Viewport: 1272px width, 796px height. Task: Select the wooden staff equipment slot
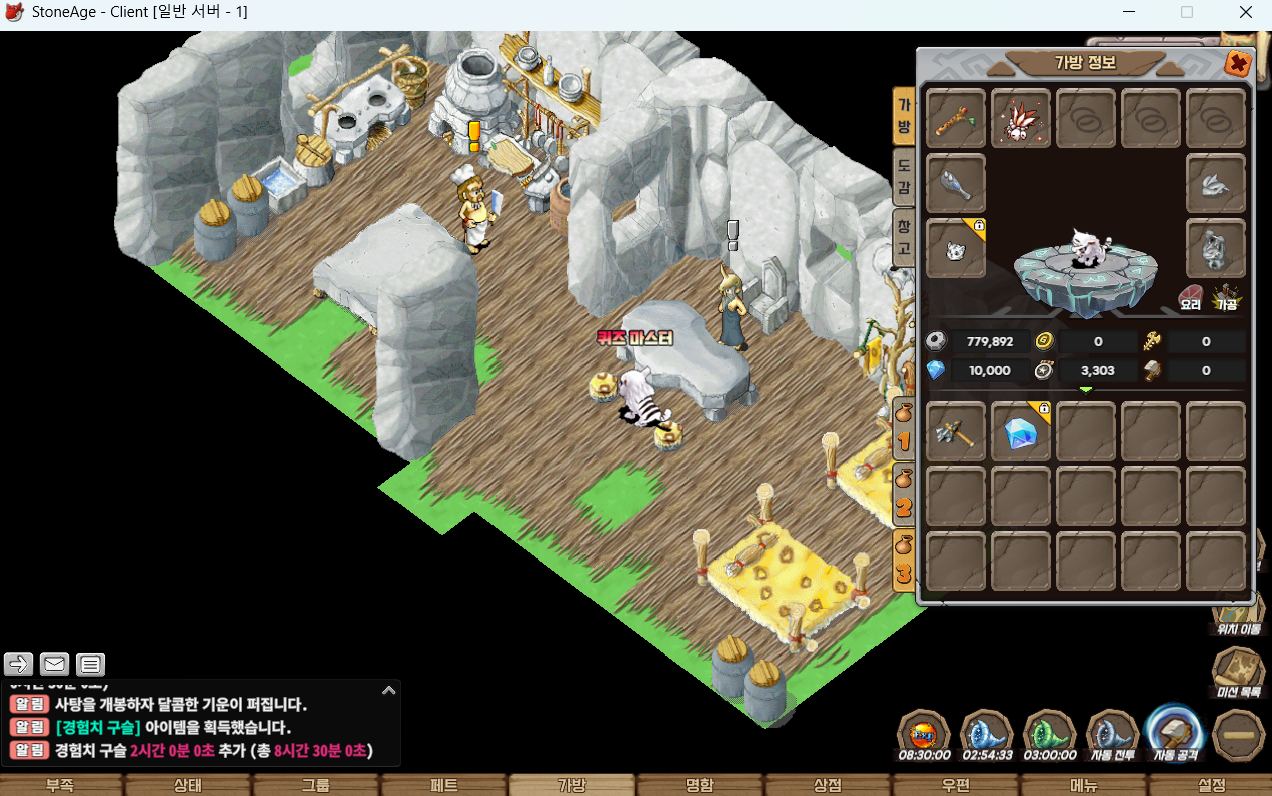[x=956, y=119]
